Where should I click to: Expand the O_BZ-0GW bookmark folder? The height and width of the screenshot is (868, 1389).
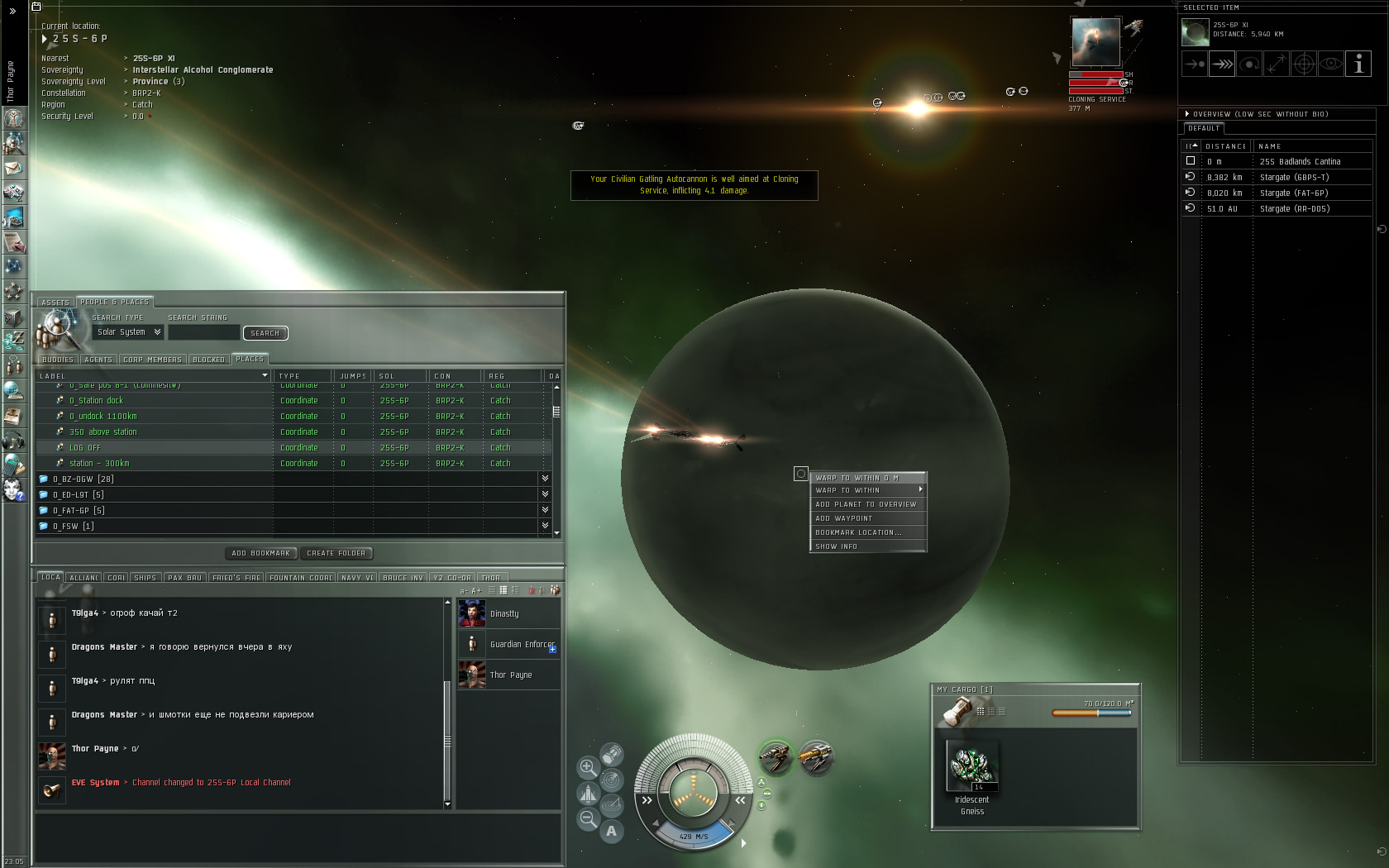click(545, 479)
